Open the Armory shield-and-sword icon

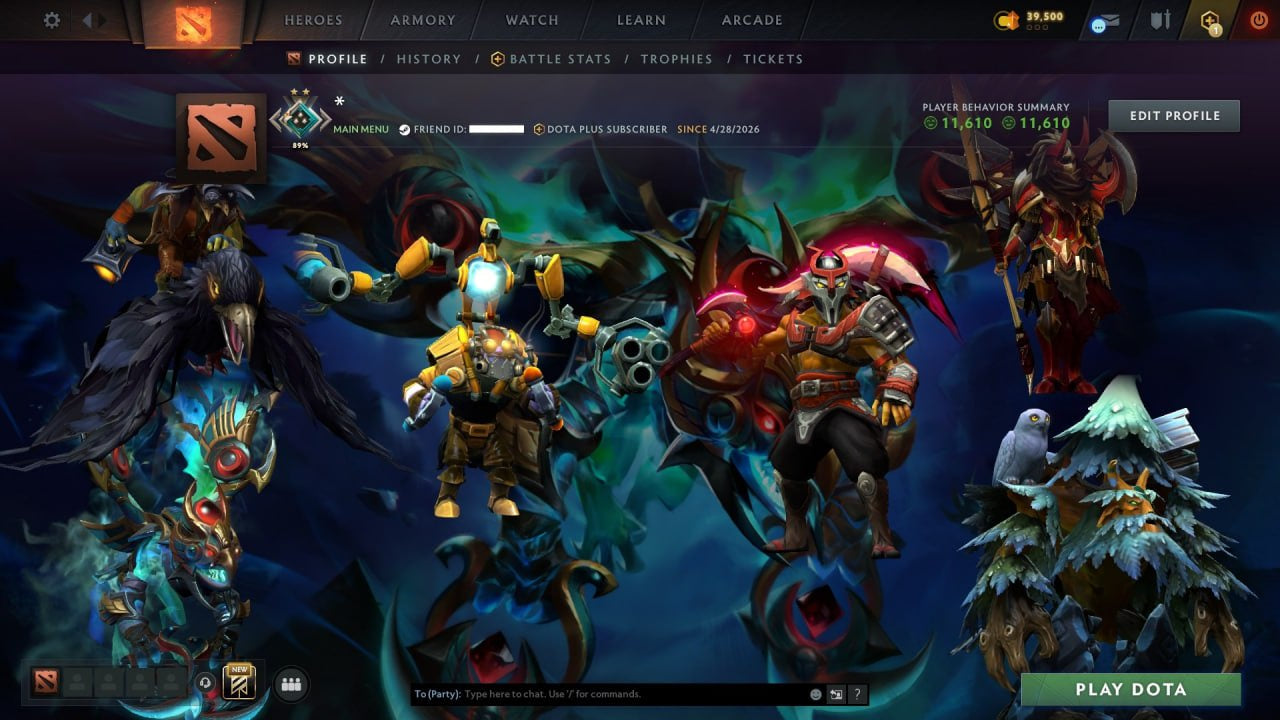point(1160,17)
